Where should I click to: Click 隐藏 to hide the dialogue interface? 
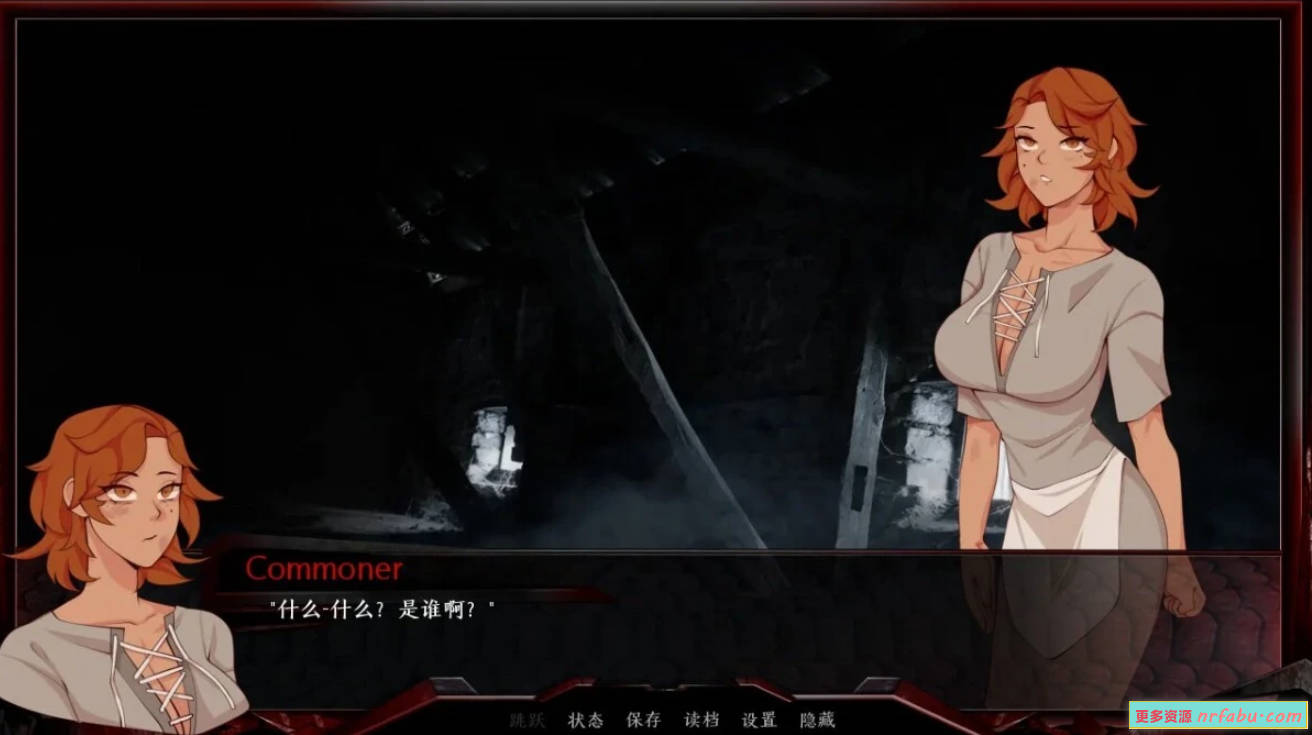click(816, 719)
